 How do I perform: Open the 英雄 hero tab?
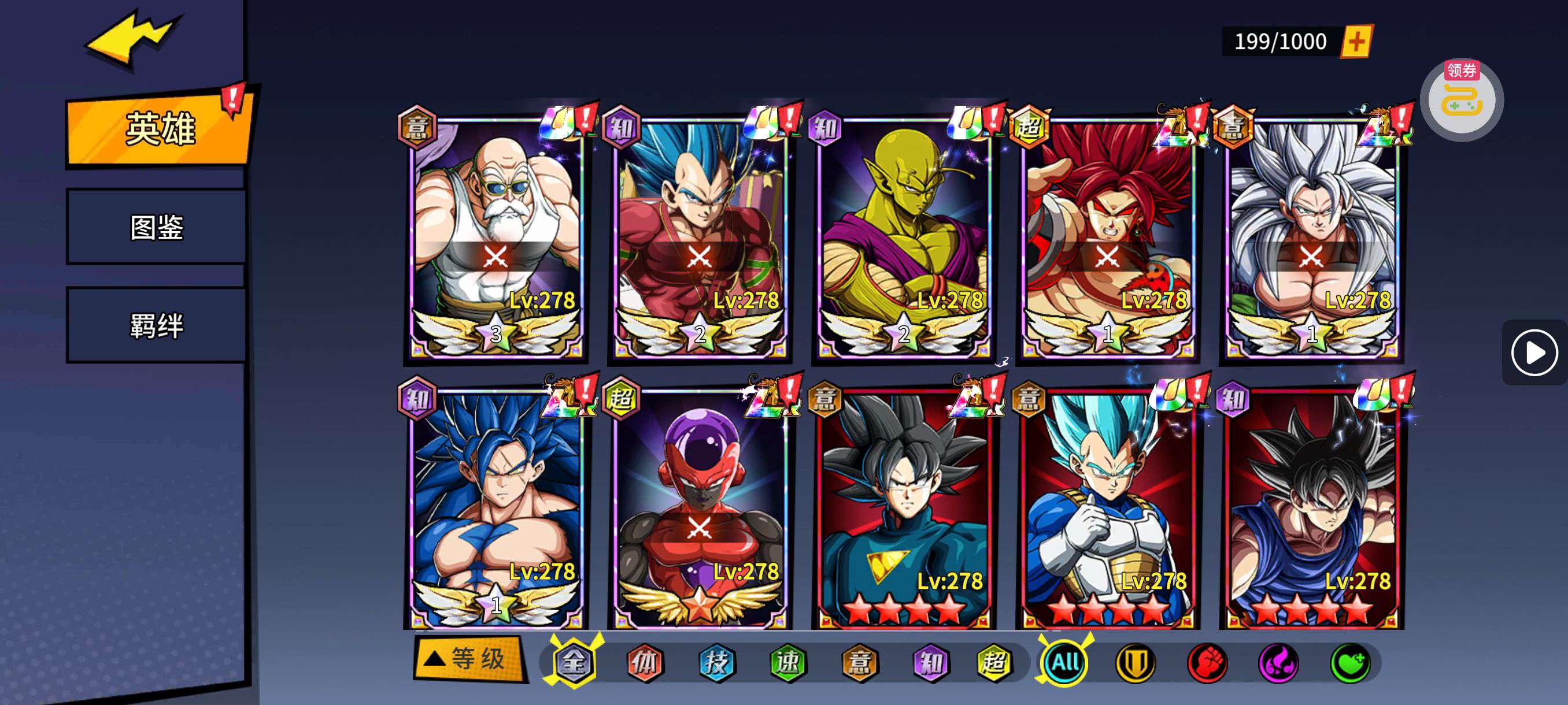[160, 128]
